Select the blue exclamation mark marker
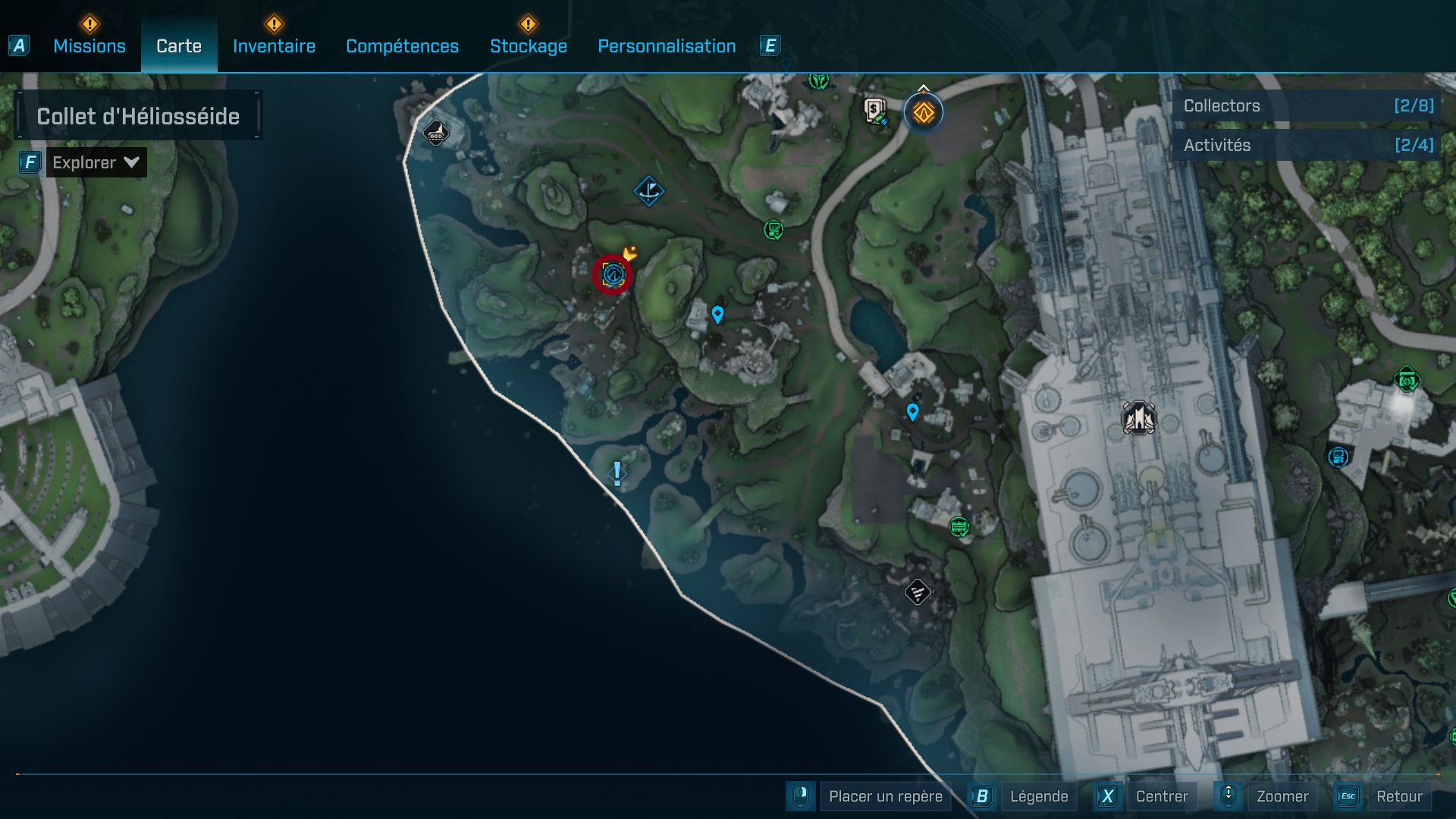Image resolution: width=1456 pixels, height=819 pixels. 617,474
